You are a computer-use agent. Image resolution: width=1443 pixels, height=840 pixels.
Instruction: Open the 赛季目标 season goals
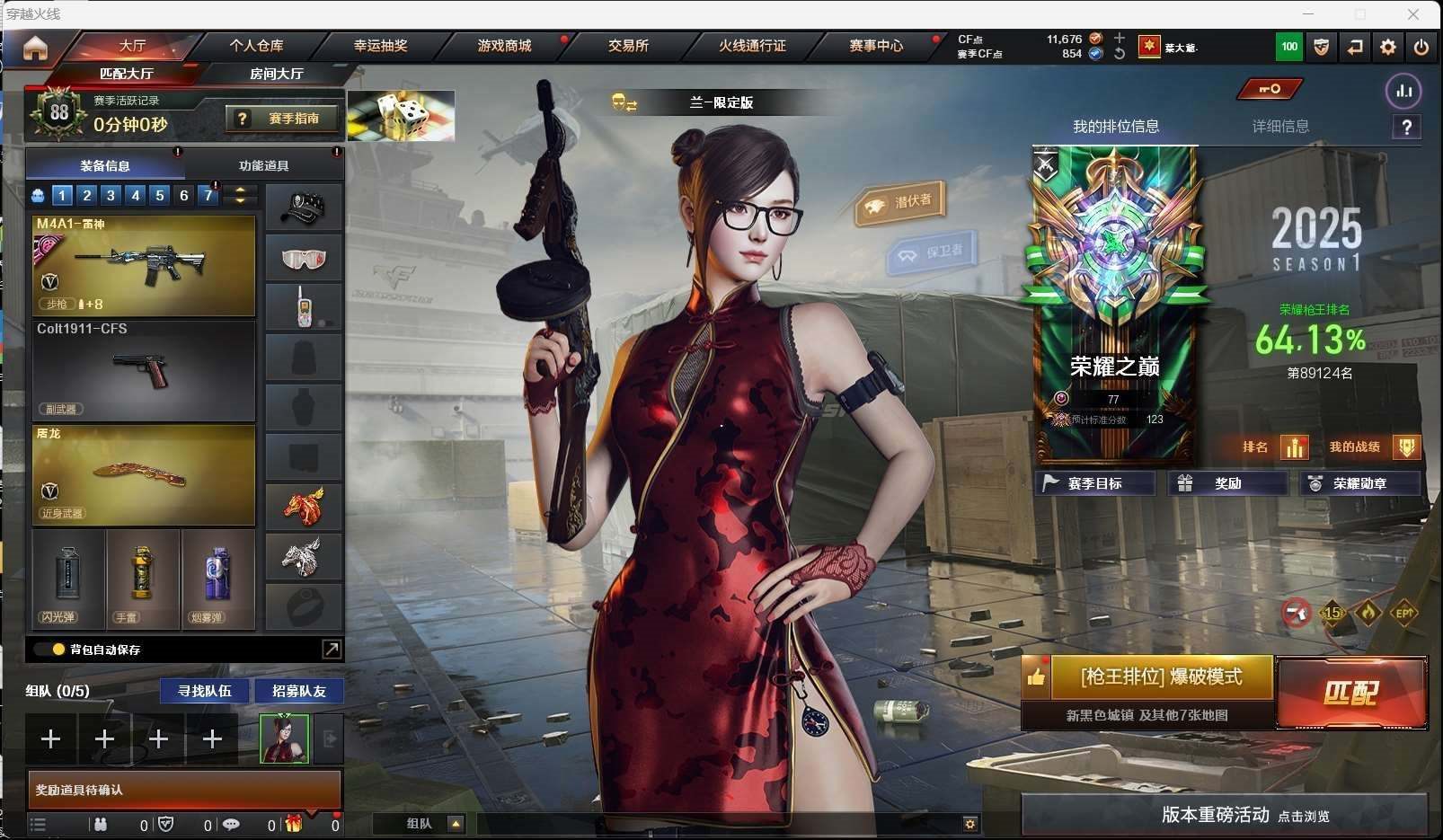[1094, 483]
